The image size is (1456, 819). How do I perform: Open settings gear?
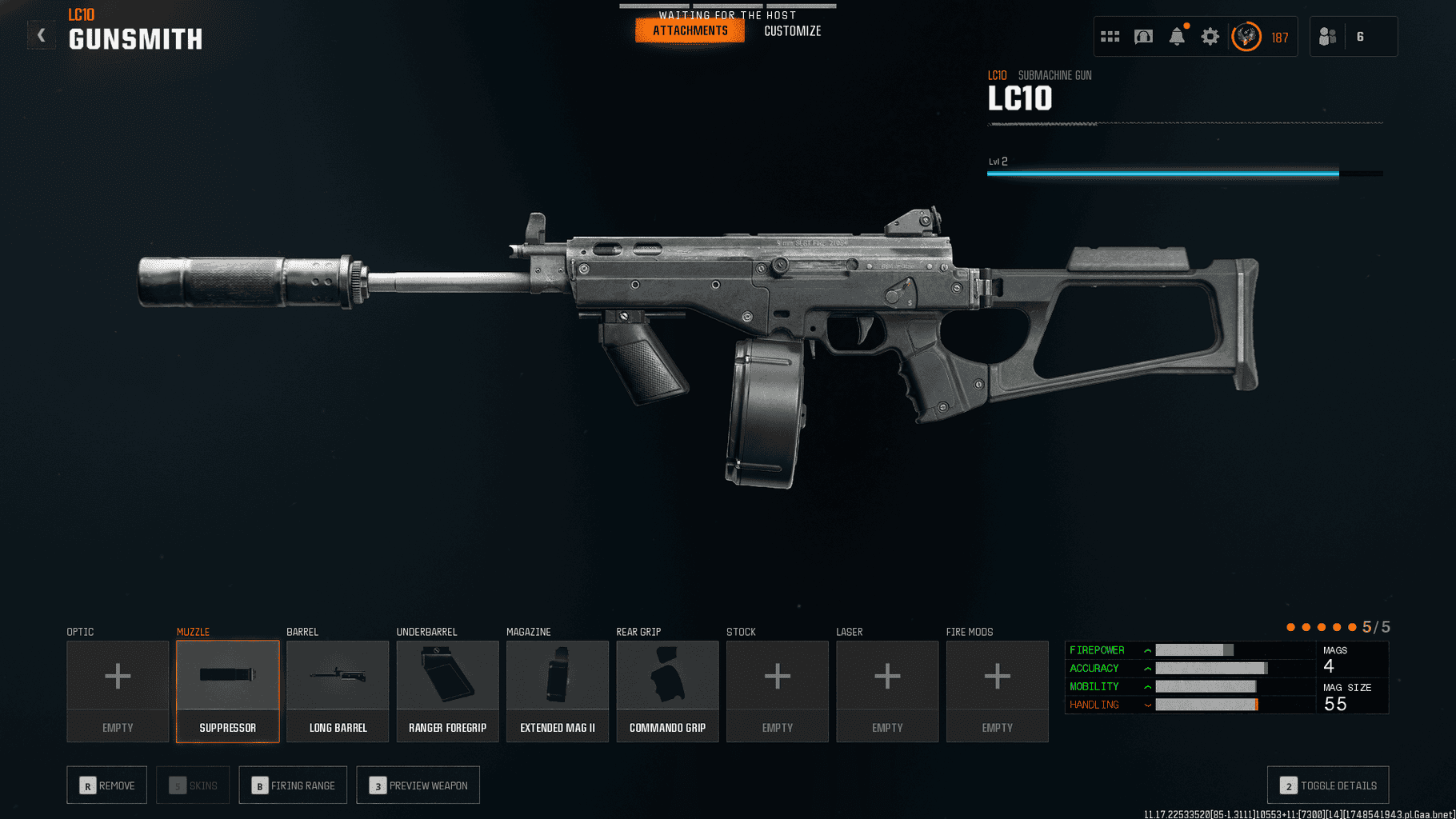click(1210, 37)
